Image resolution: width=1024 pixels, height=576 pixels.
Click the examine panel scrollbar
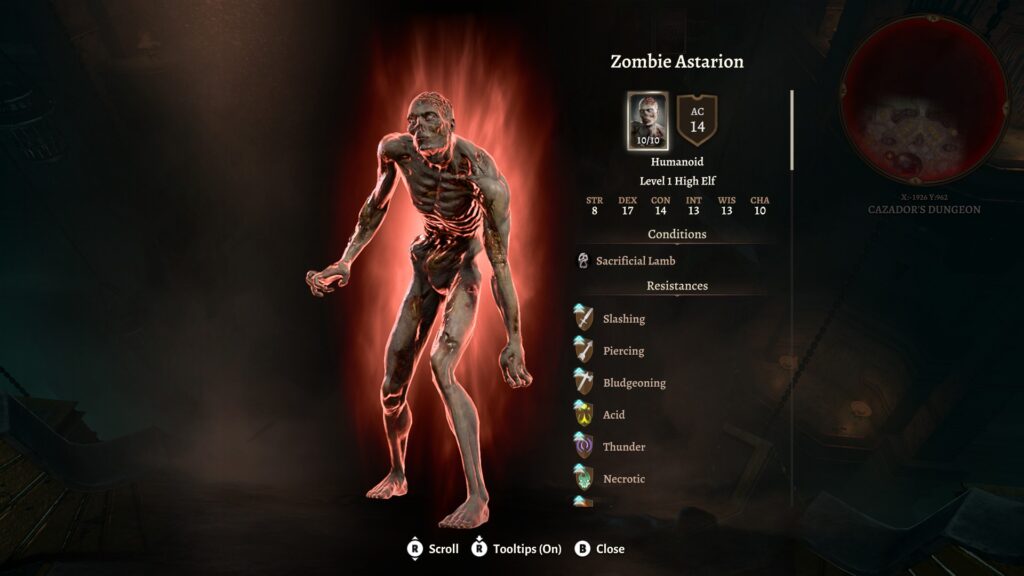(x=792, y=130)
